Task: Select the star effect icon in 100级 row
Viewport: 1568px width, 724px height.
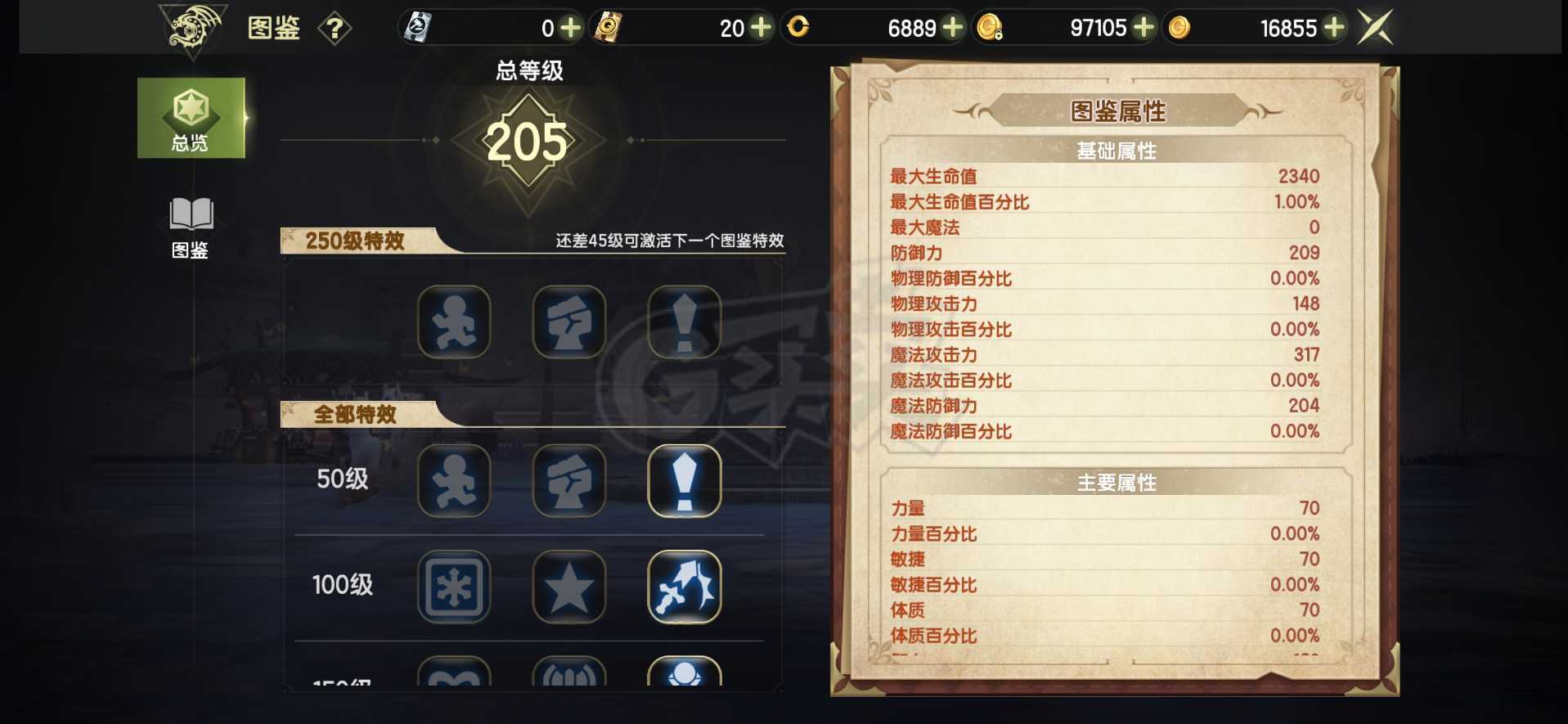Action: [x=570, y=588]
